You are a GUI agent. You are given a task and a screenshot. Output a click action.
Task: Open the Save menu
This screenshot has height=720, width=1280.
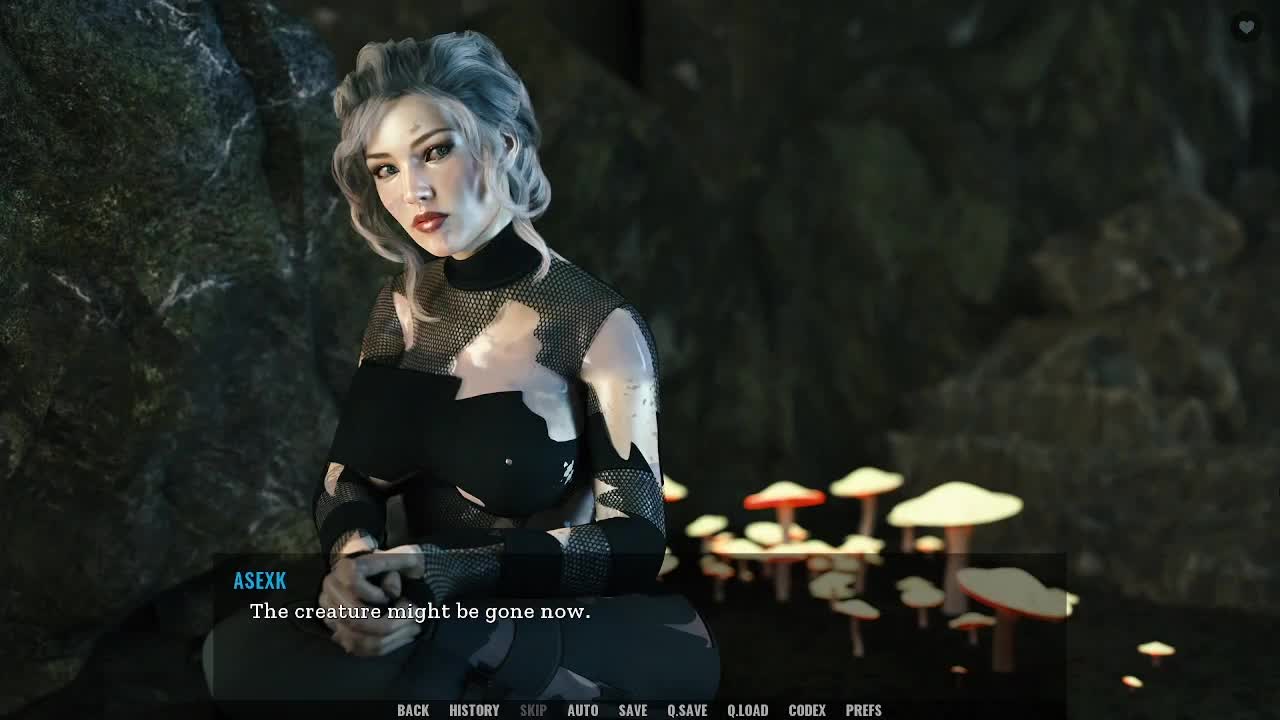pyautogui.click(x=633, y=710)
